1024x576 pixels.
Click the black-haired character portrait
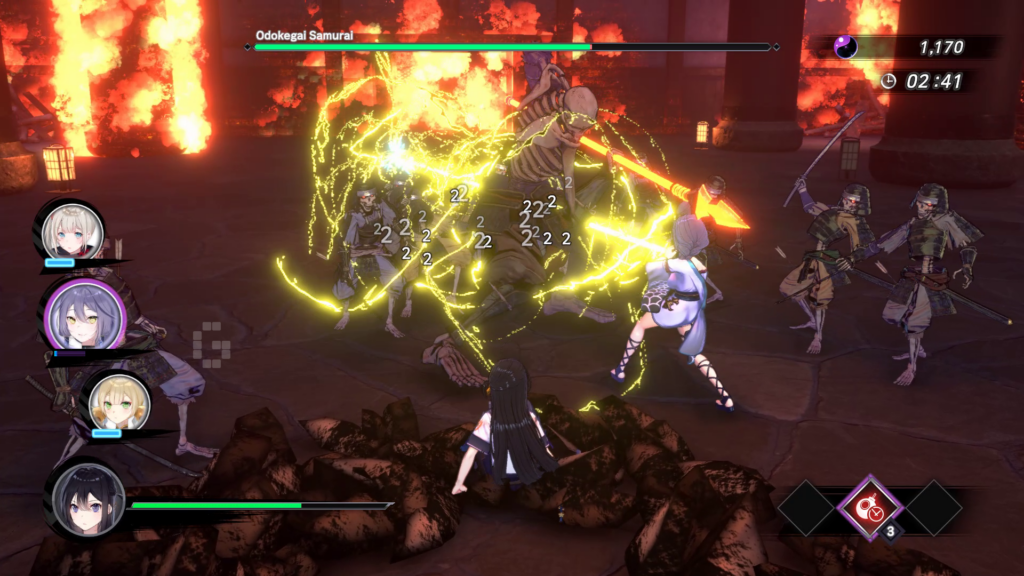click(x=88, y=499)
